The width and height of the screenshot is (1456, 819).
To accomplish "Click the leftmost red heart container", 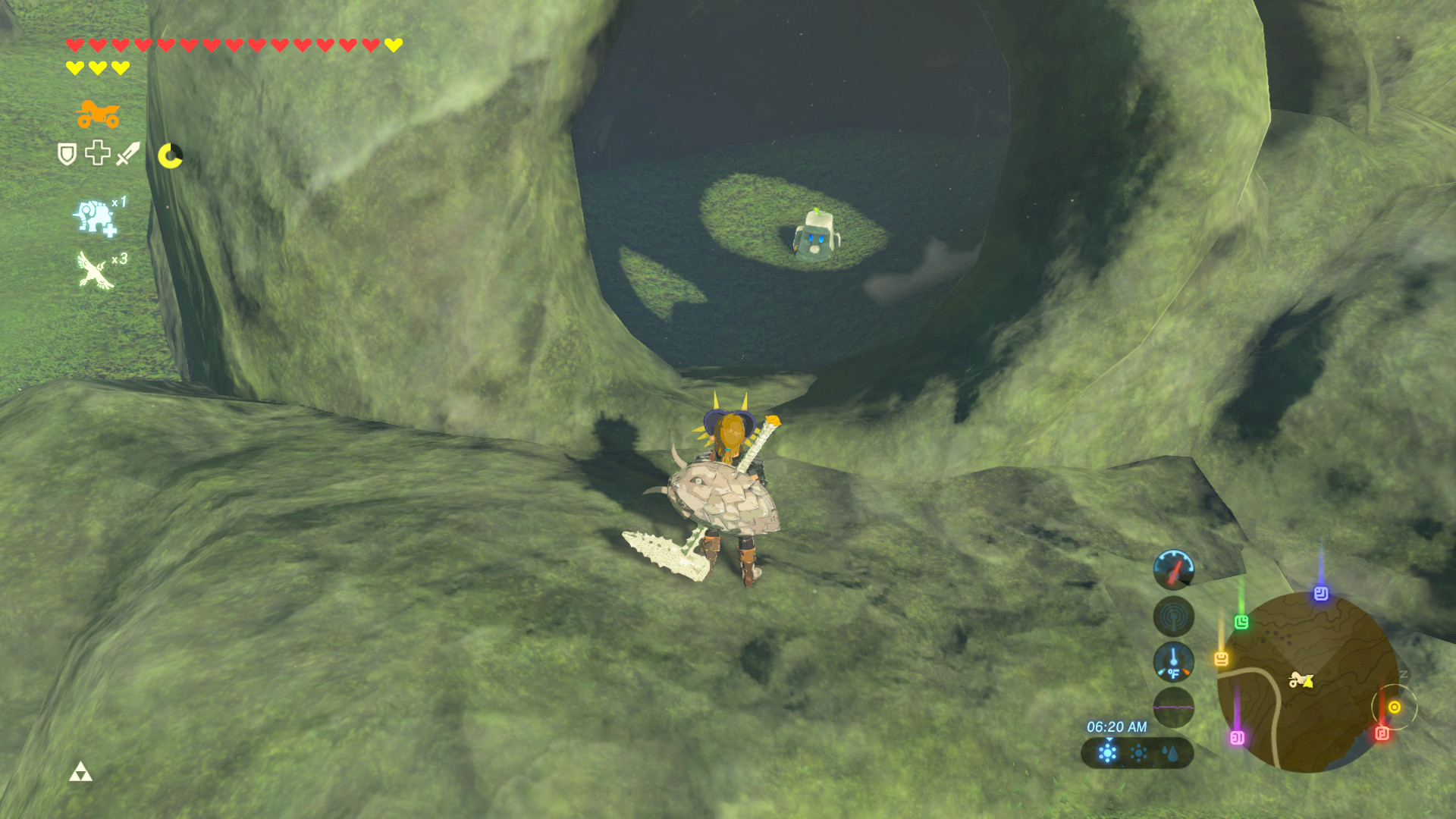I will [73, 43].
